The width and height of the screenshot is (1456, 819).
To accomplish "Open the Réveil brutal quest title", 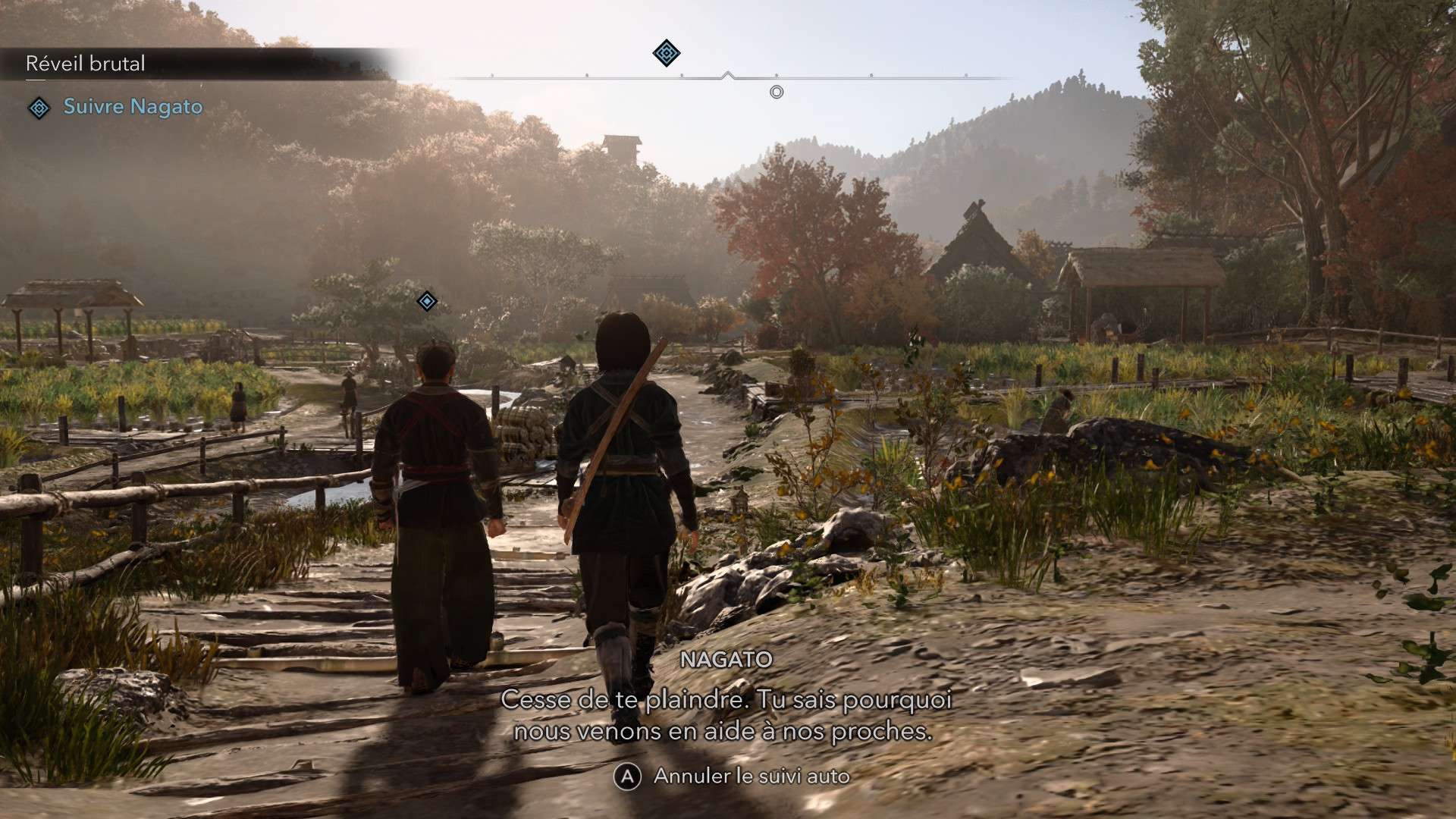I will 86,64.
